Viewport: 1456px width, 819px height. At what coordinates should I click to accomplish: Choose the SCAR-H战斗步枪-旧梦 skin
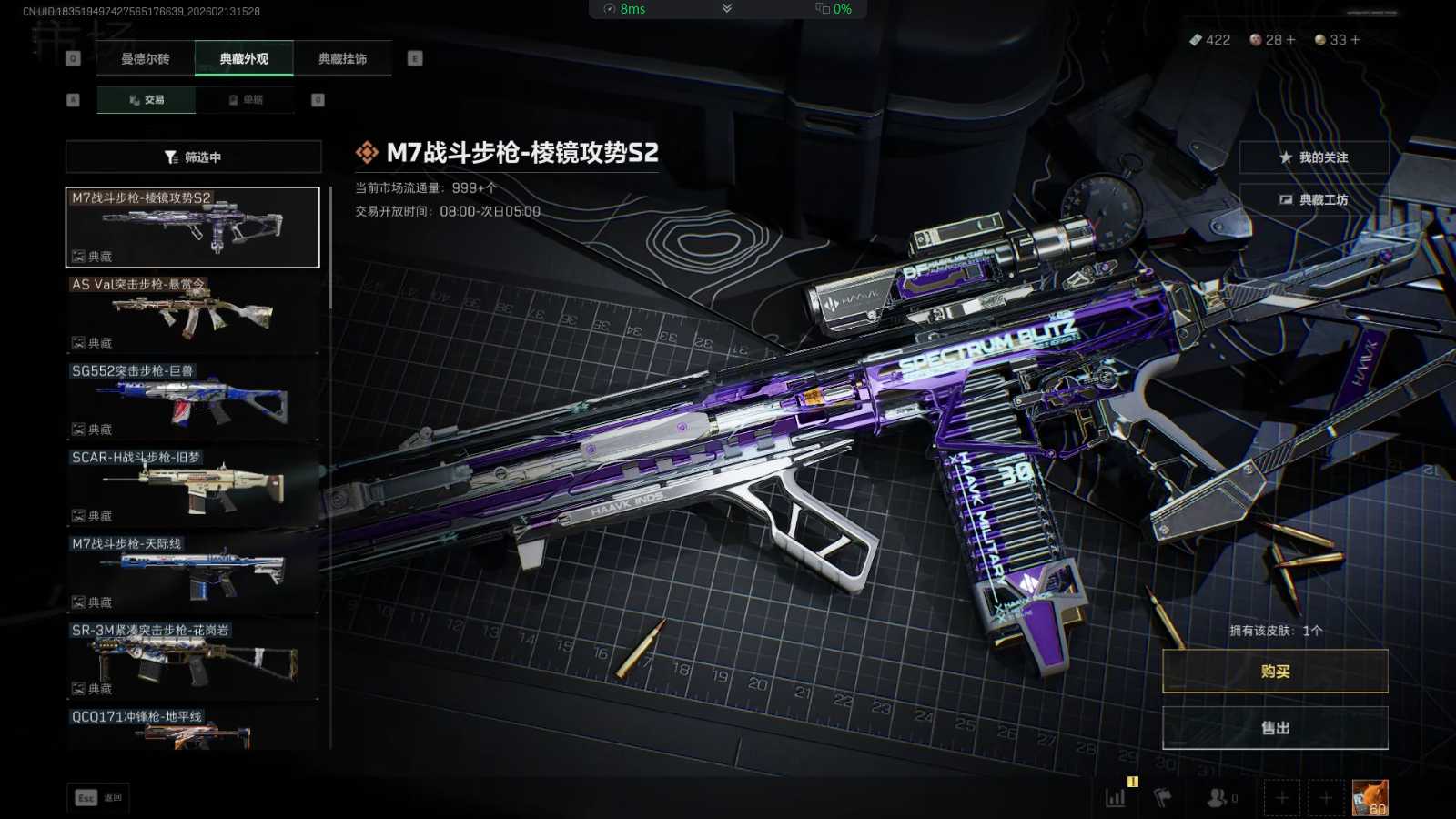click(x=193, y=486)
